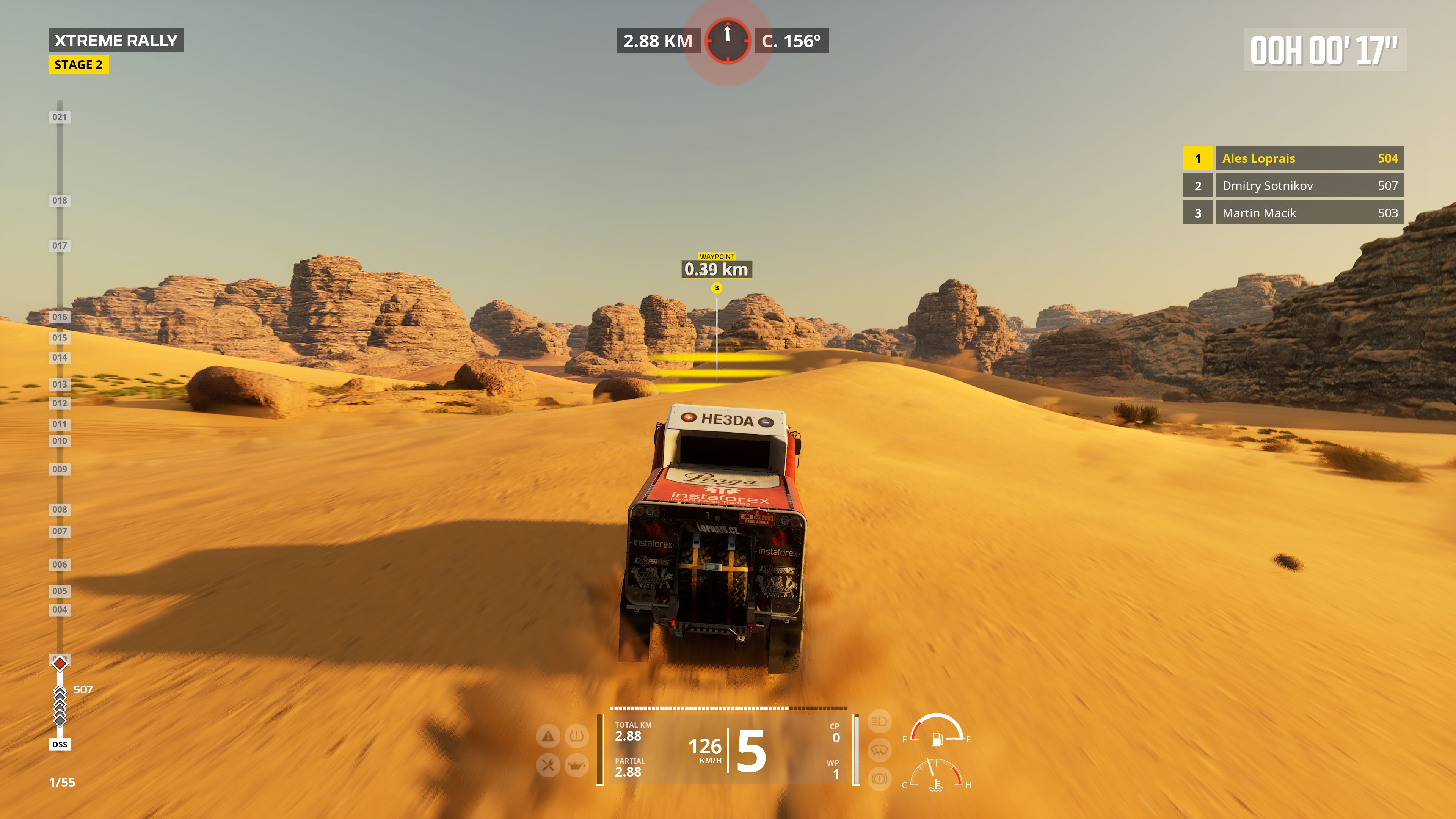Click the warning triangle indicator icon
1456x819 pixels.
tap(548, 736)
